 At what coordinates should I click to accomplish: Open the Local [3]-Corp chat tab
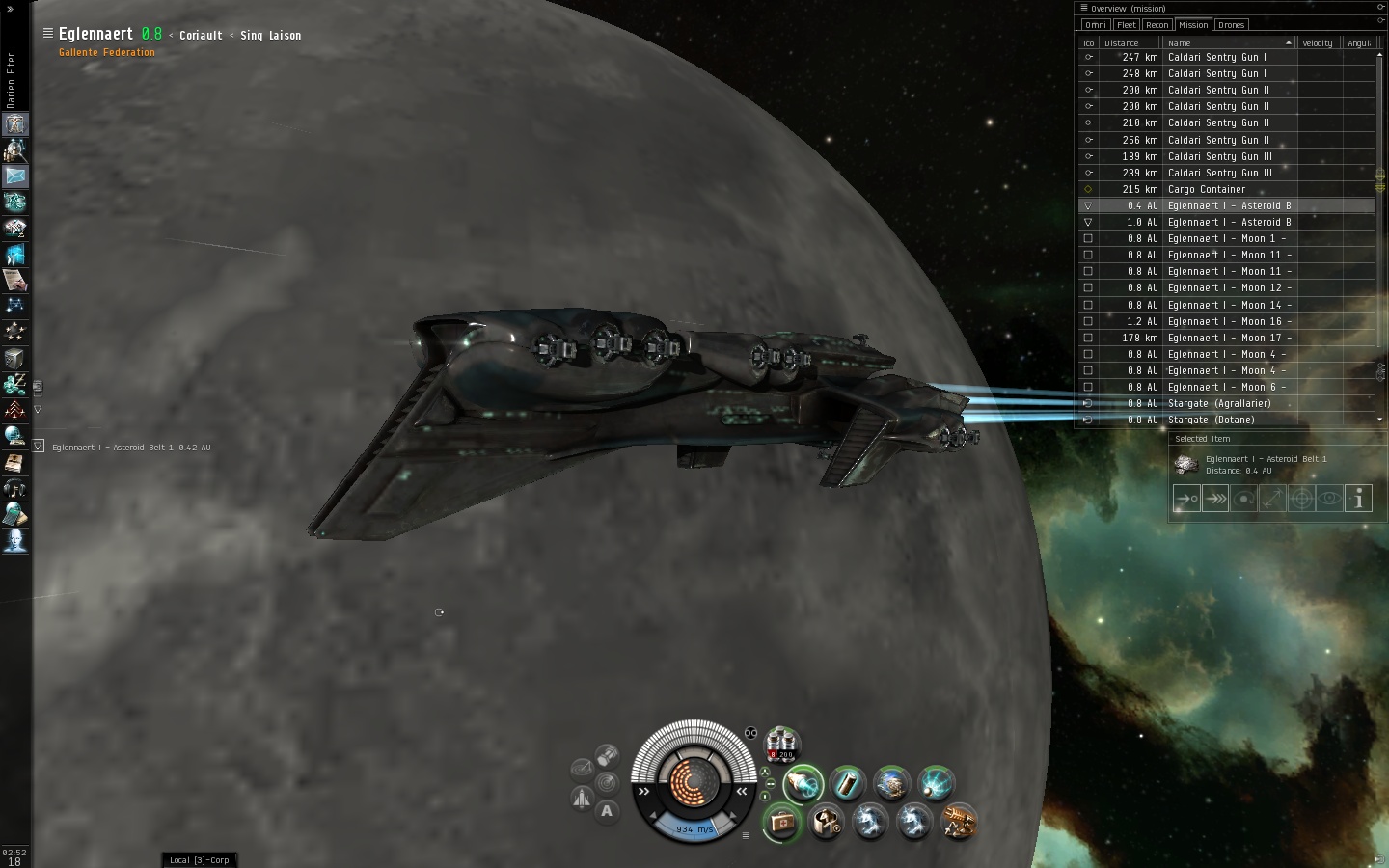pos(200,859)
